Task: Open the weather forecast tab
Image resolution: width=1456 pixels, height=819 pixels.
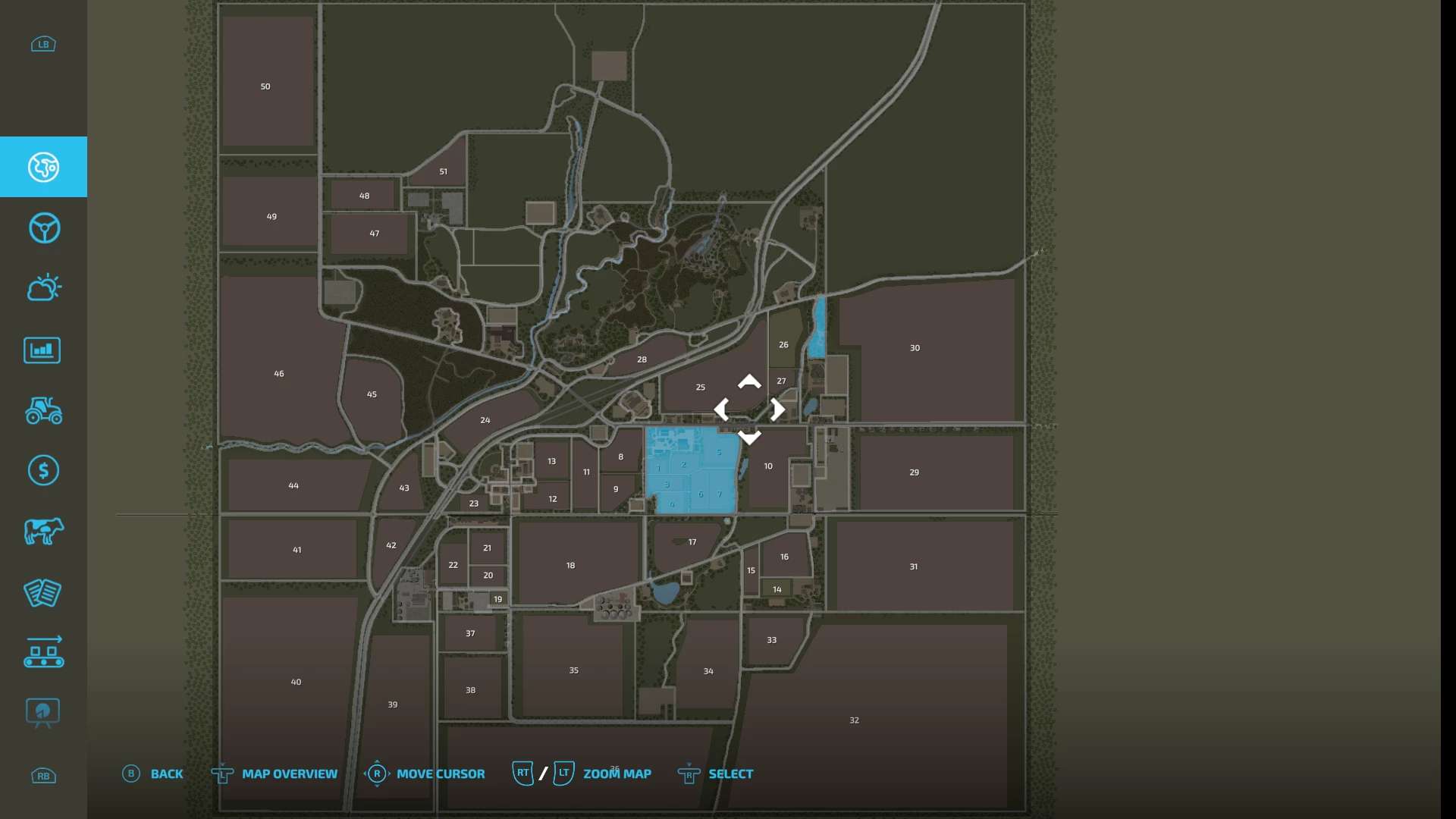Action: (43, 288)
